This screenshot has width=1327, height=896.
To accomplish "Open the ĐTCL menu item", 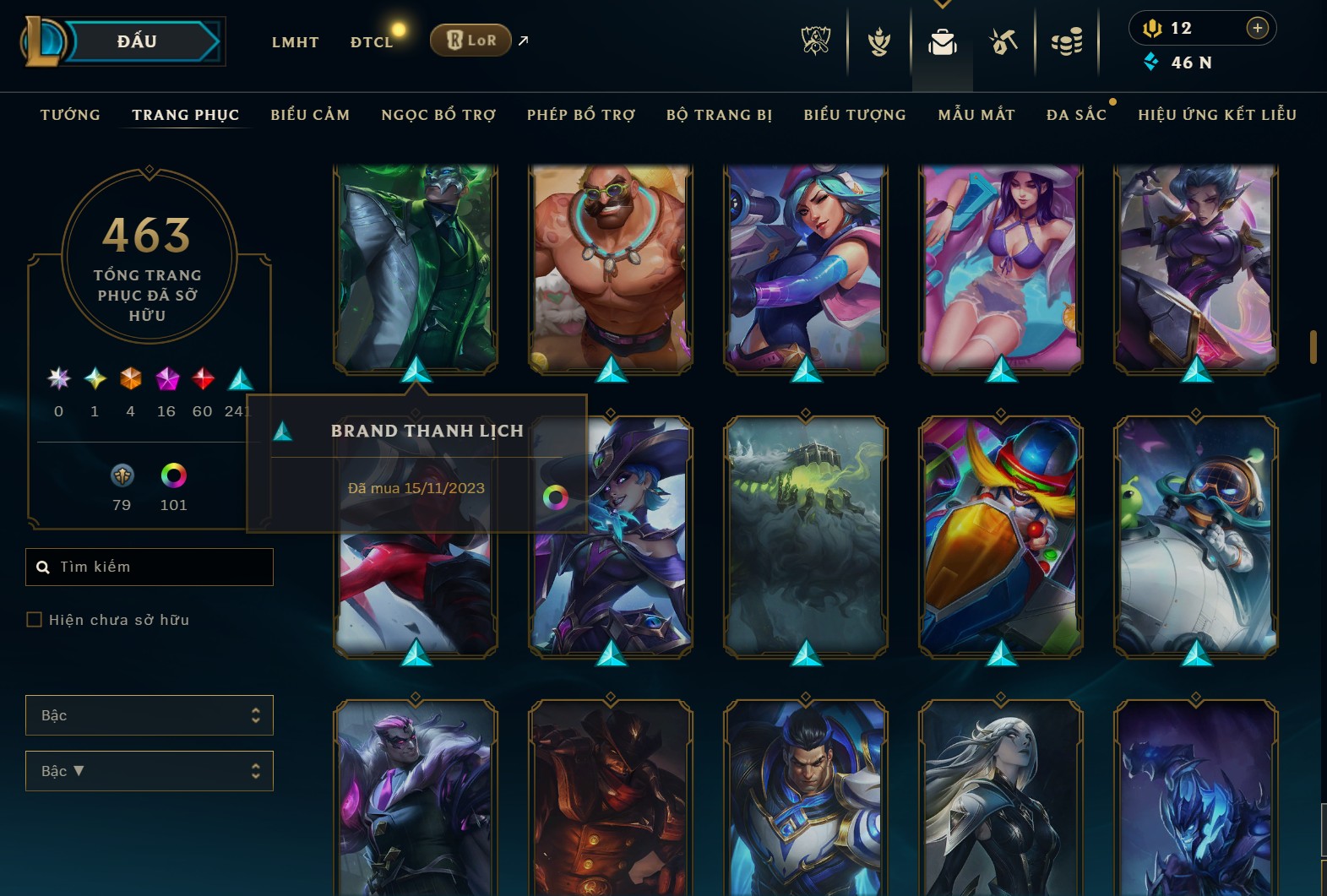I will (x=372, y=41).
